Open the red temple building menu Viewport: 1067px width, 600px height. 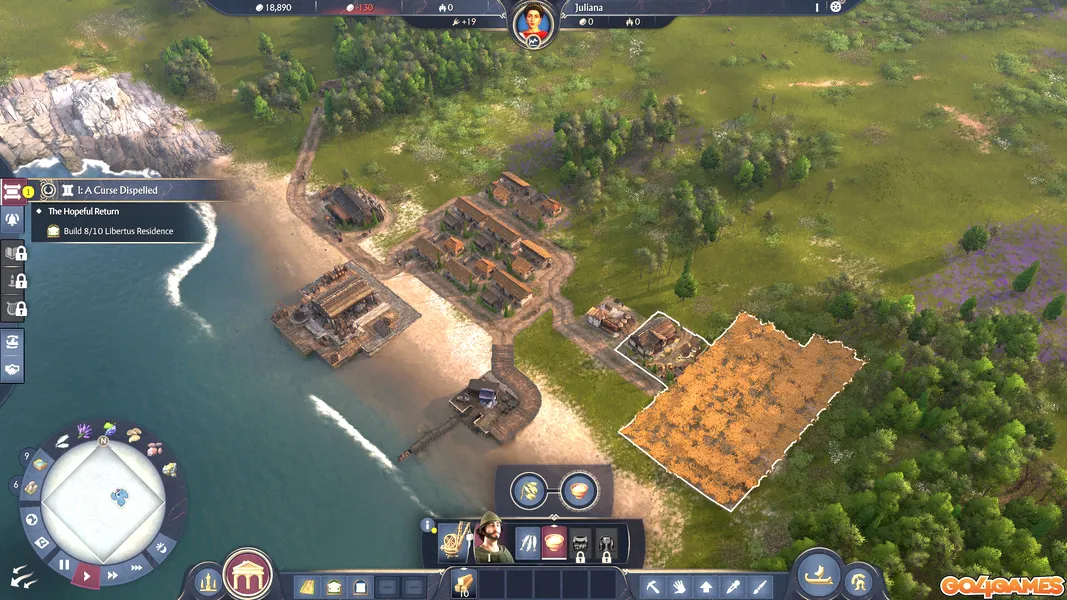coord(247,575)
